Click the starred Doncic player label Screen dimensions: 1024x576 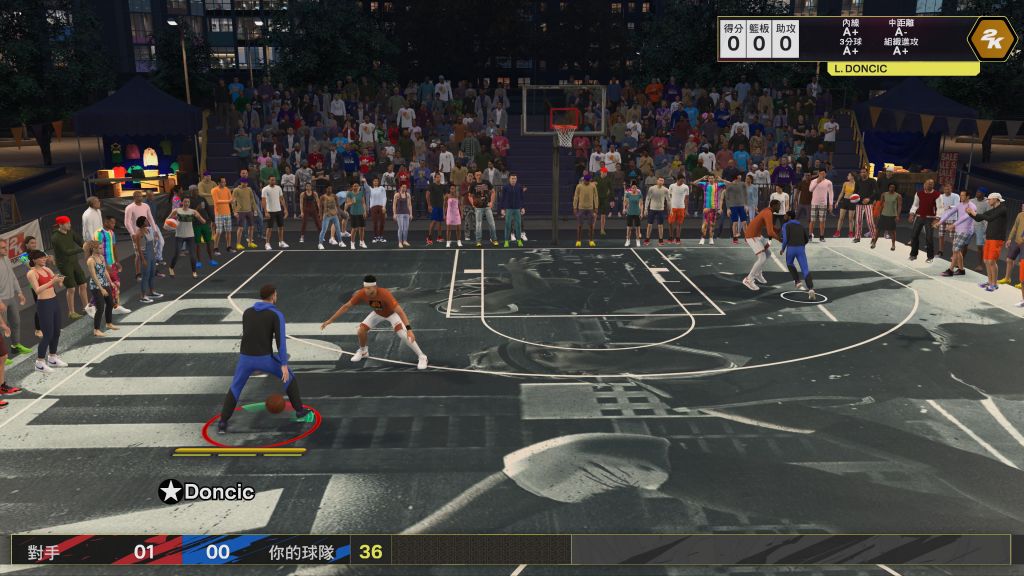click(x=207, y=492)
